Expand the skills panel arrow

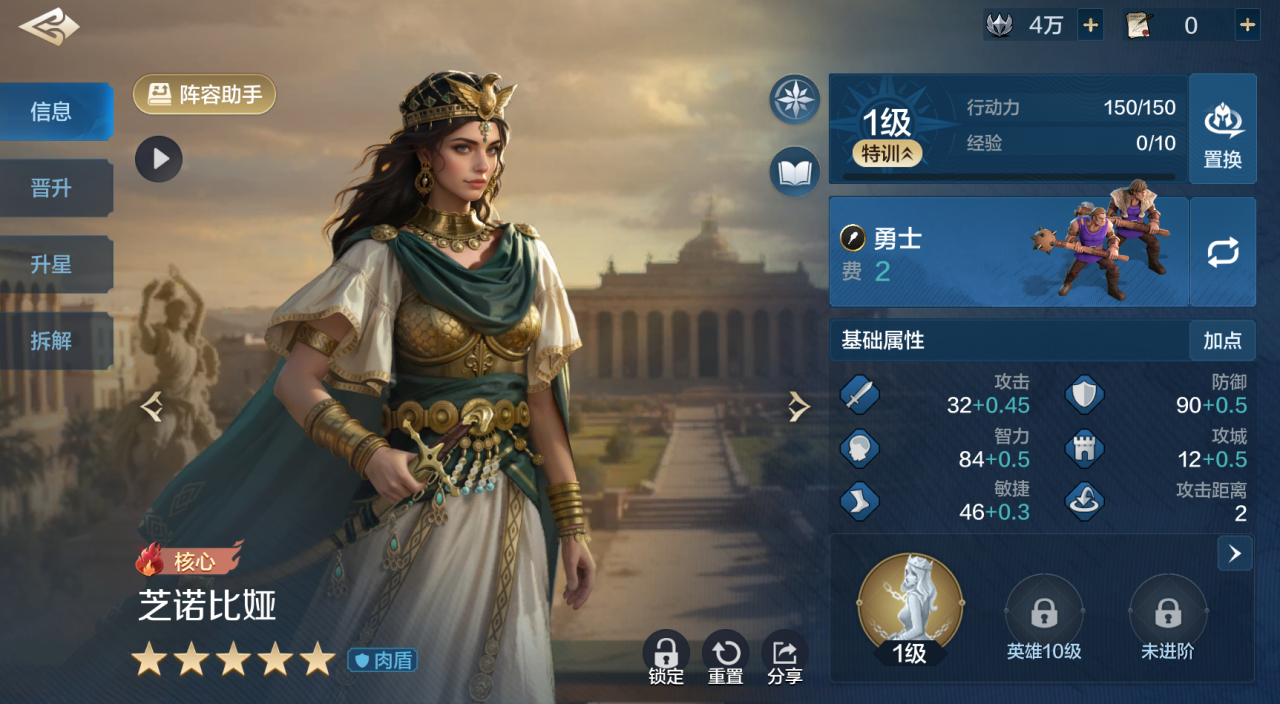tap(1235, 553)
